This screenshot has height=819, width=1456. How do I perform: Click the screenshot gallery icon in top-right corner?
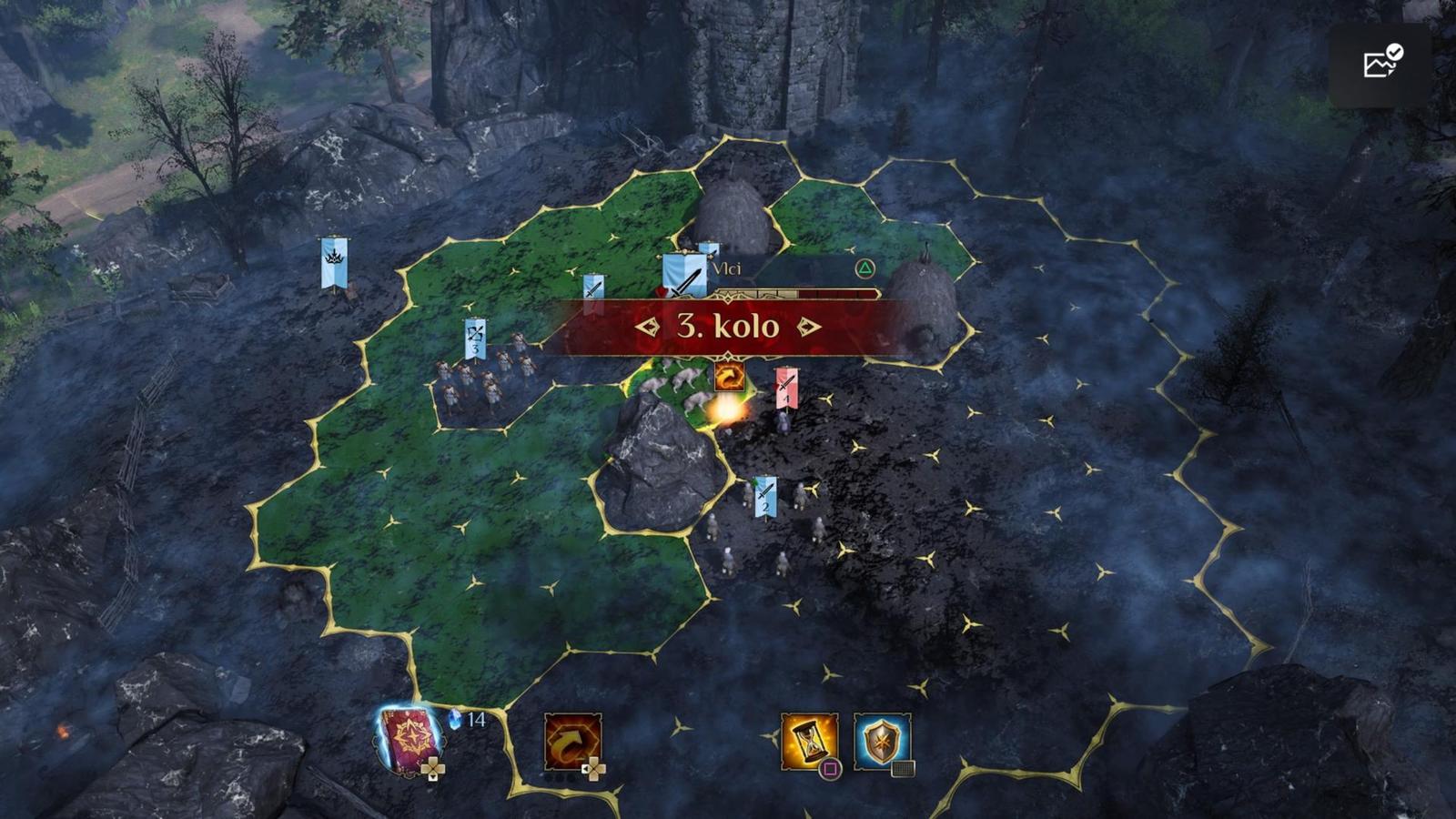tap(1380, 59)
